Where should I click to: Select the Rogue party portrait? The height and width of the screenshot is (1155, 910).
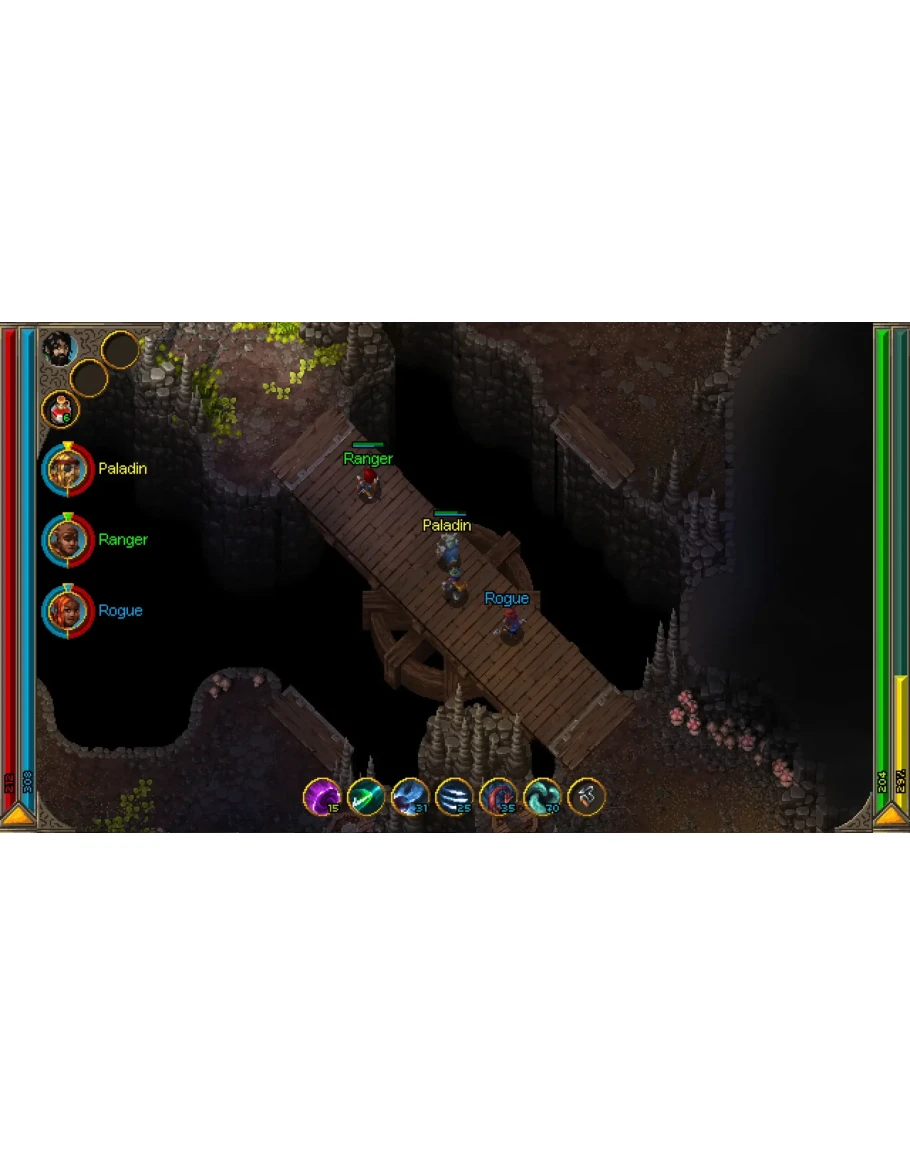[68, 611]
